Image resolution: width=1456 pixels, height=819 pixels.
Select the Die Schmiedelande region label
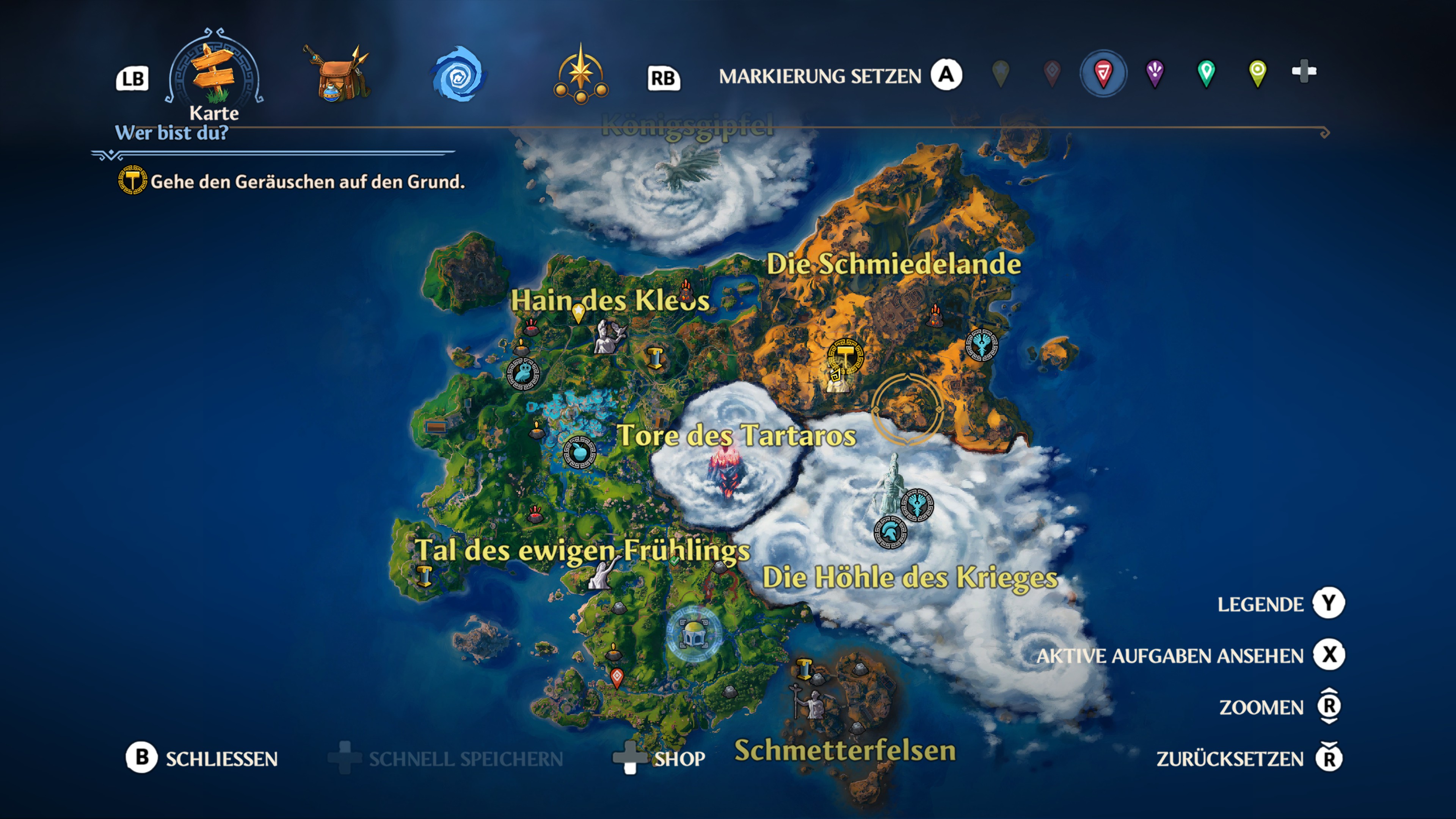[x=893, y=265]
